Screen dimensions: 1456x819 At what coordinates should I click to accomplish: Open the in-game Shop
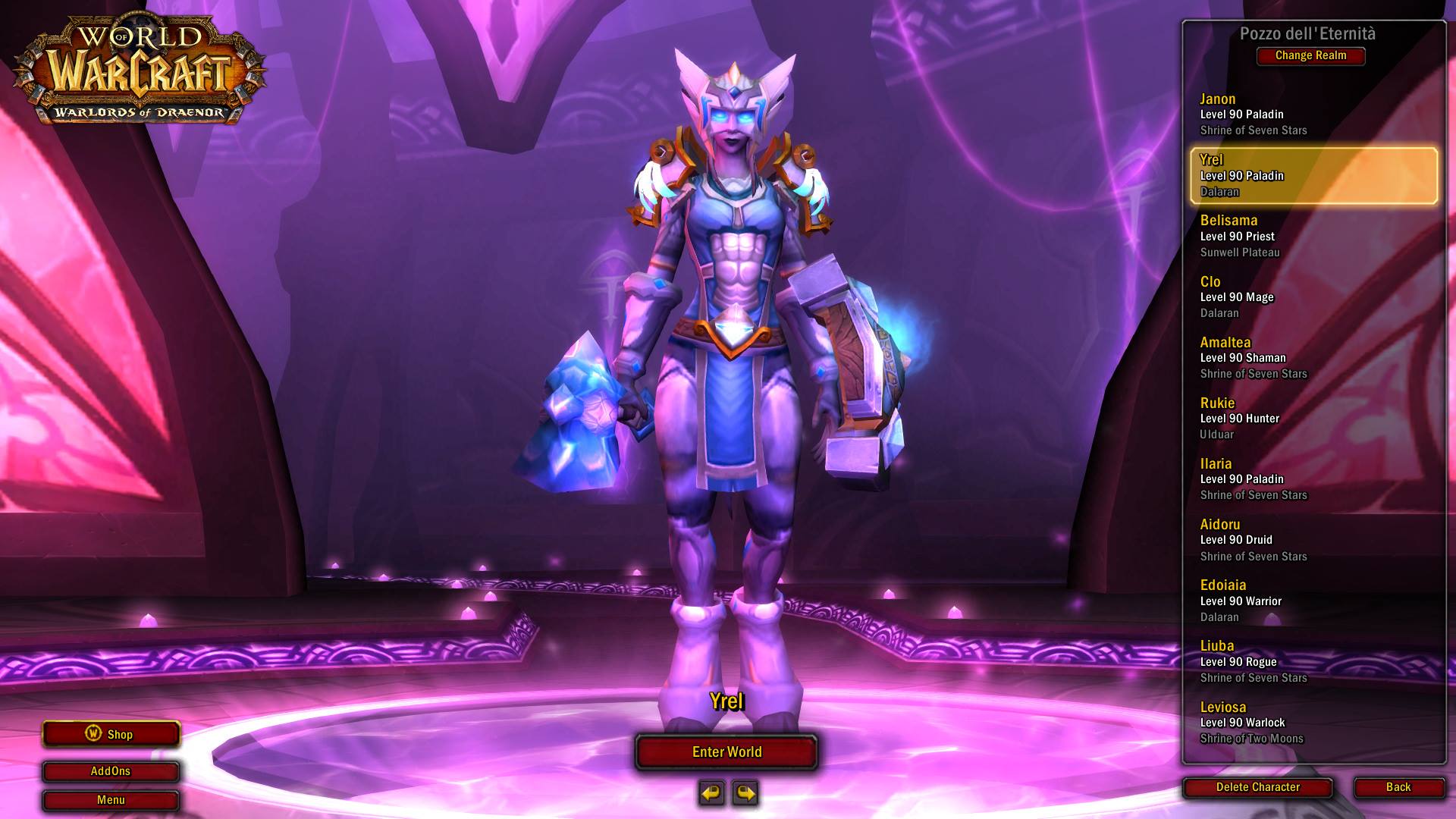click(x=111, y=734)
